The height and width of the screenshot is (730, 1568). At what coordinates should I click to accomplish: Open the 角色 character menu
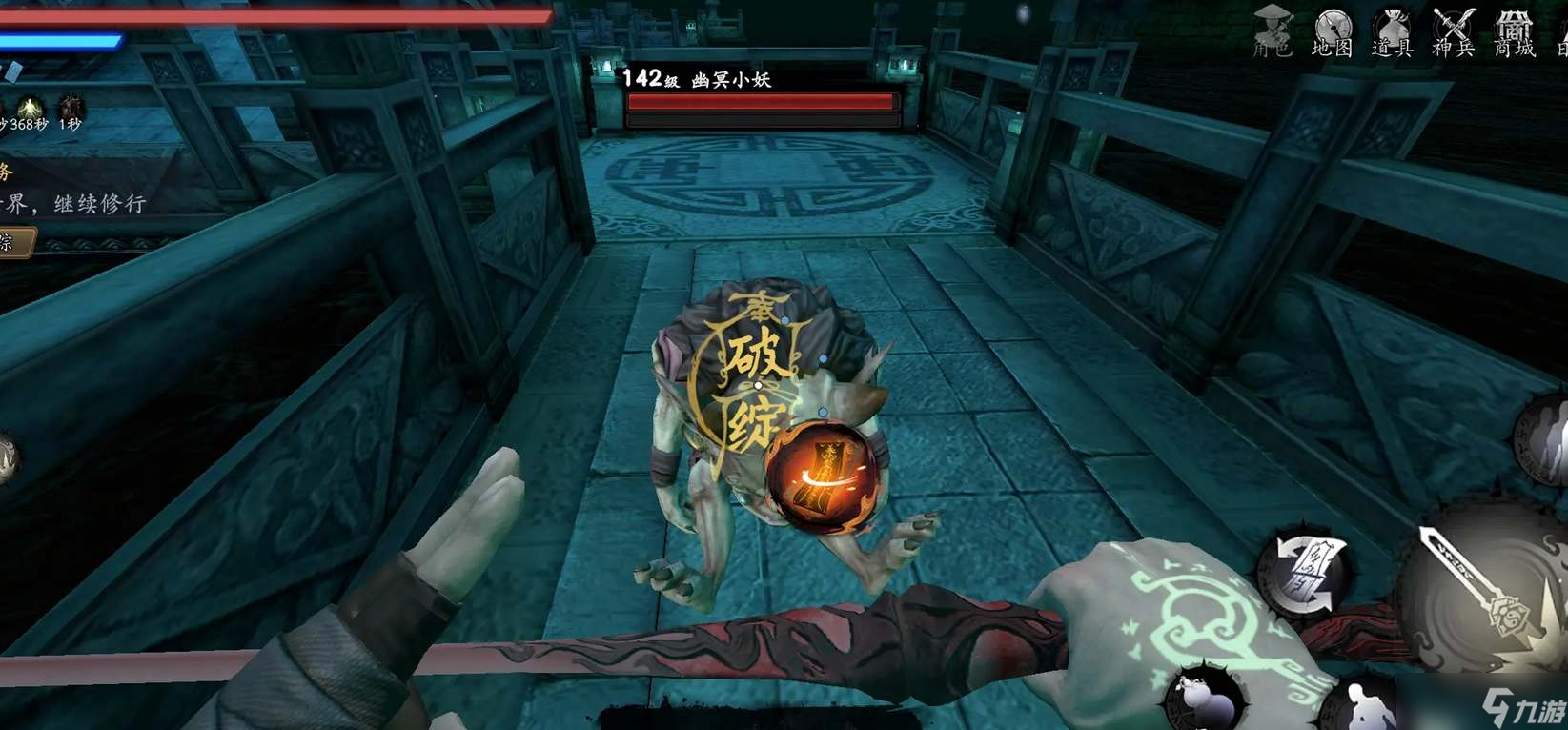[x=1273, y=30]
